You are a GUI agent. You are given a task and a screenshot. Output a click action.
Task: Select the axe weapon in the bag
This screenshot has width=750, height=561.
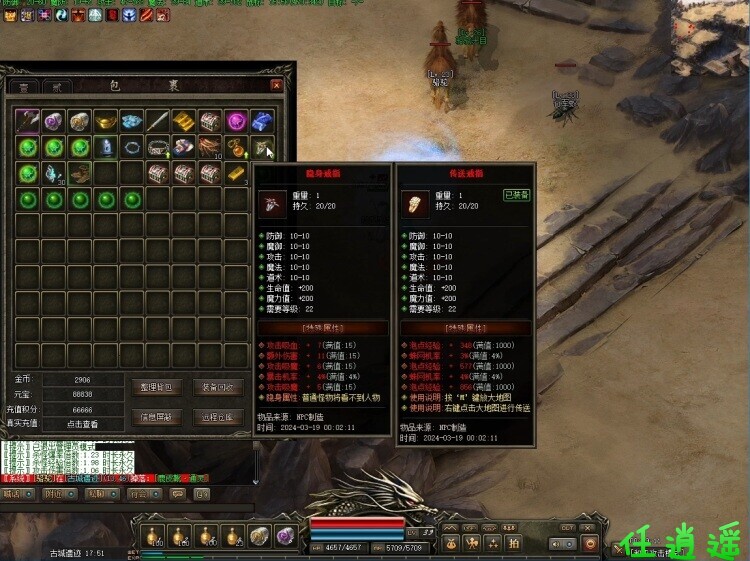pyautogui.click(x=28, y=121)
